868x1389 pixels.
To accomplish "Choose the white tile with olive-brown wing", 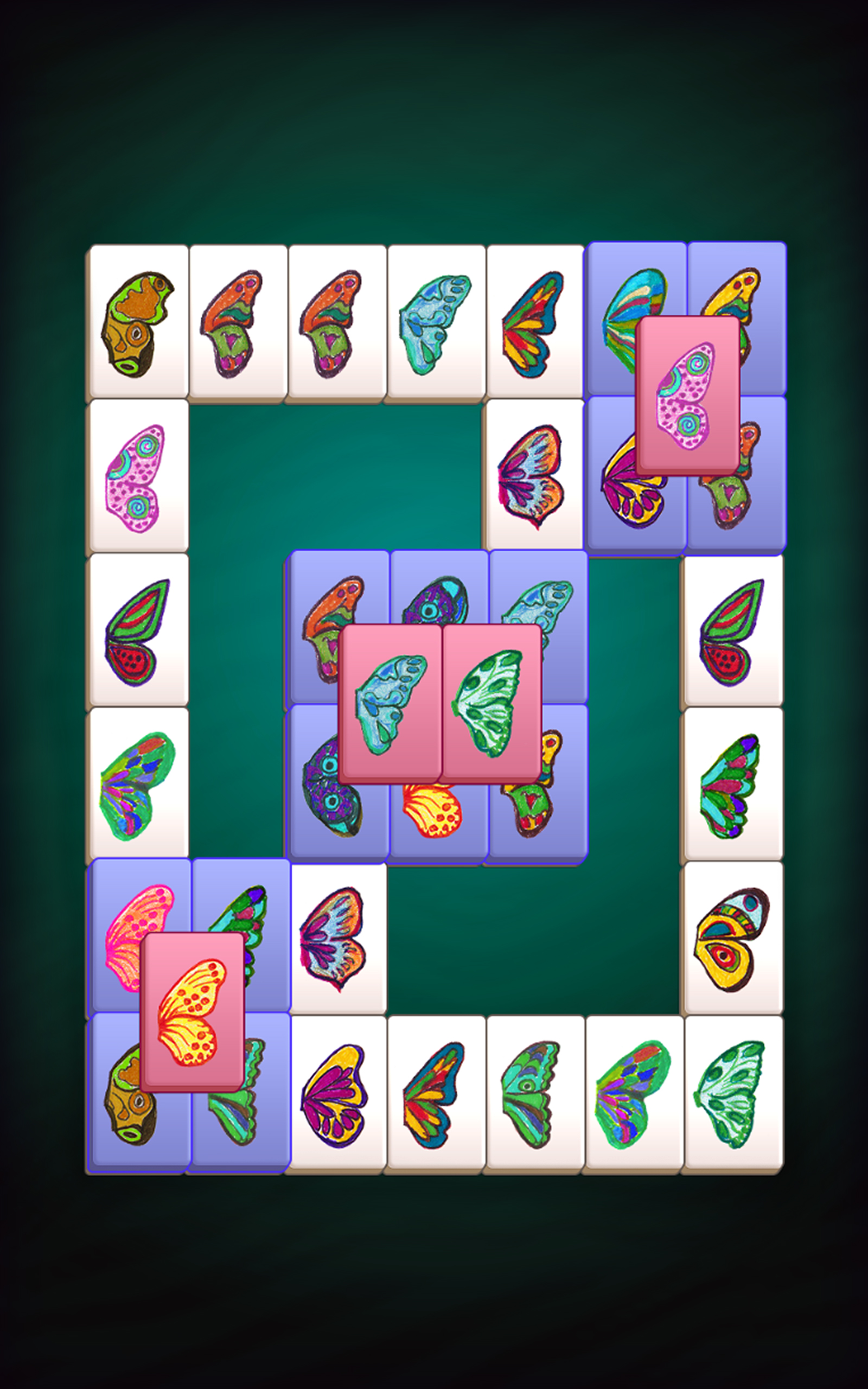I will (138, 323).
